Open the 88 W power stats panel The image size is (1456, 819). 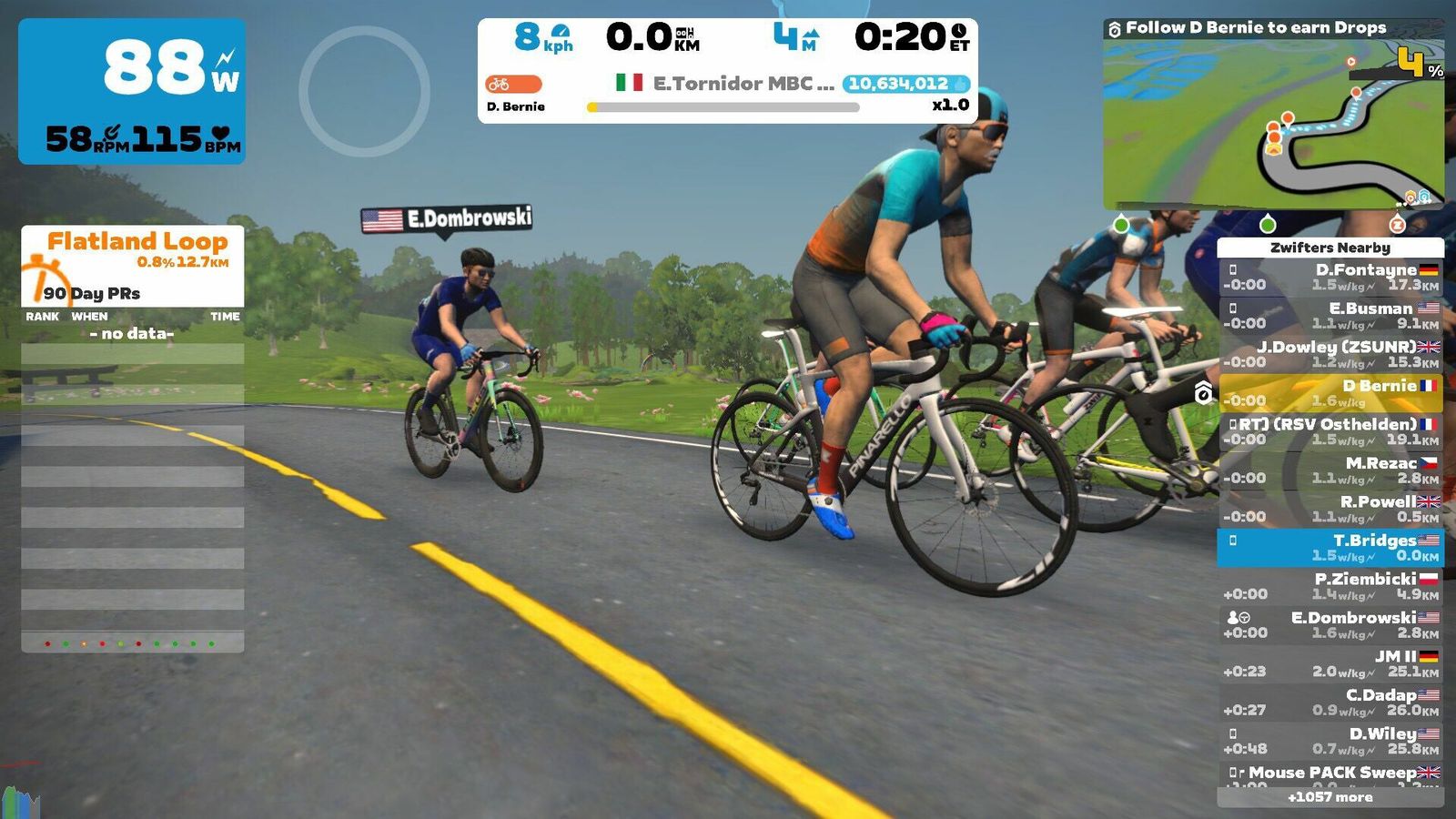132,91
